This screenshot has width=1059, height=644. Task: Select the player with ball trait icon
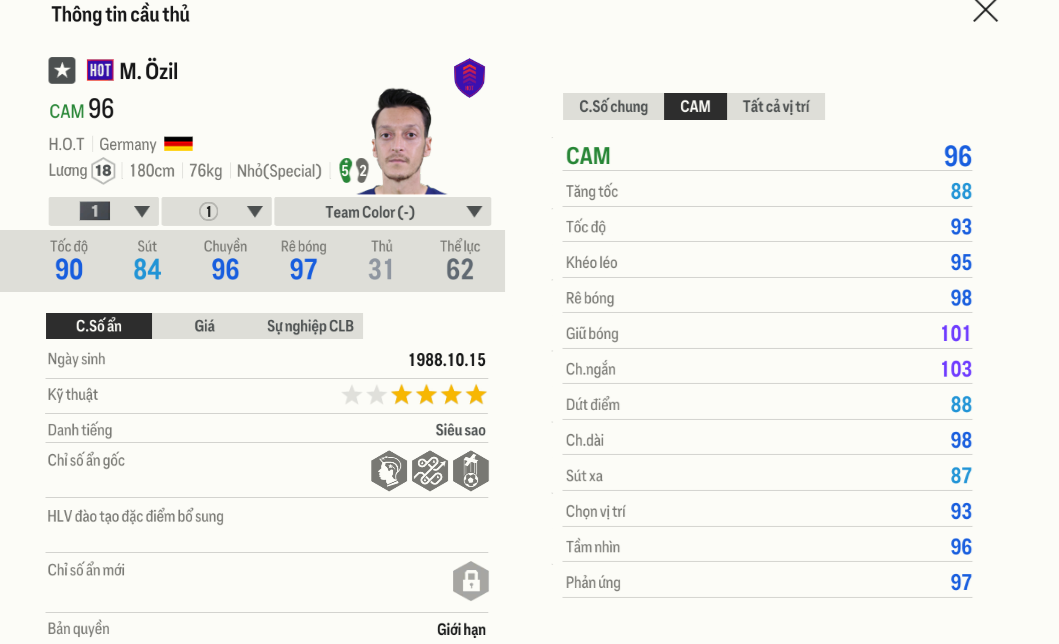point(470,470)
